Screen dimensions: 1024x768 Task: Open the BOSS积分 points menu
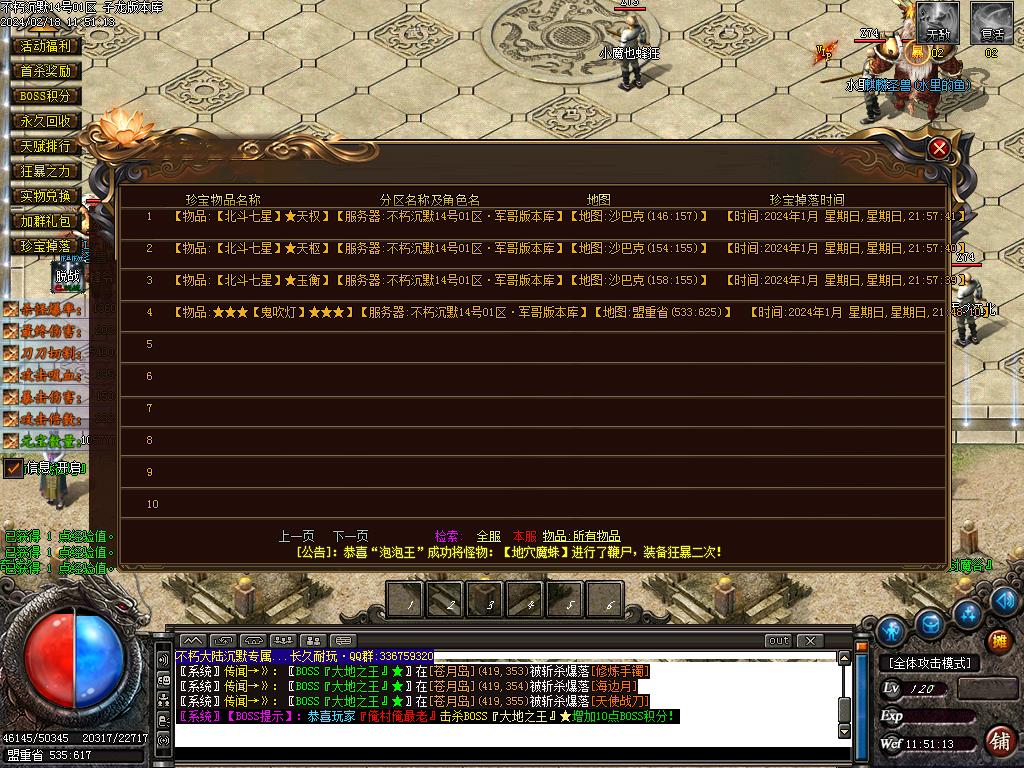[46, 96]
